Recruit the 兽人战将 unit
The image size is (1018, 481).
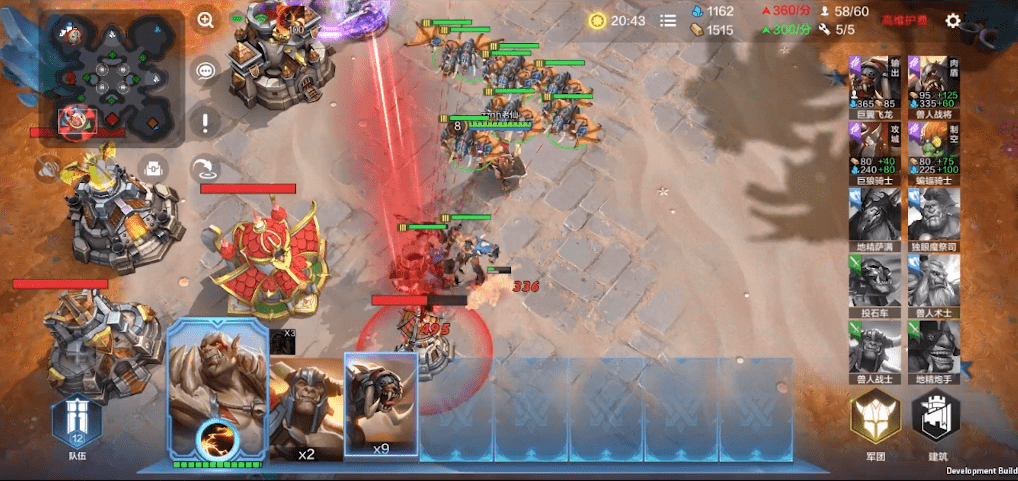tap(934, 84)
